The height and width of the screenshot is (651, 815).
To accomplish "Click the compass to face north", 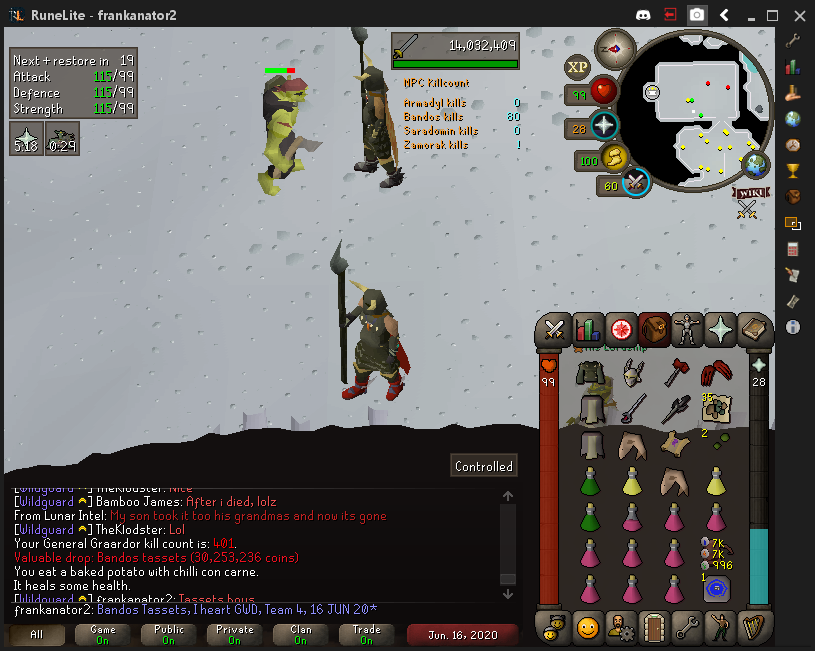I will click(x=615, y=49).
